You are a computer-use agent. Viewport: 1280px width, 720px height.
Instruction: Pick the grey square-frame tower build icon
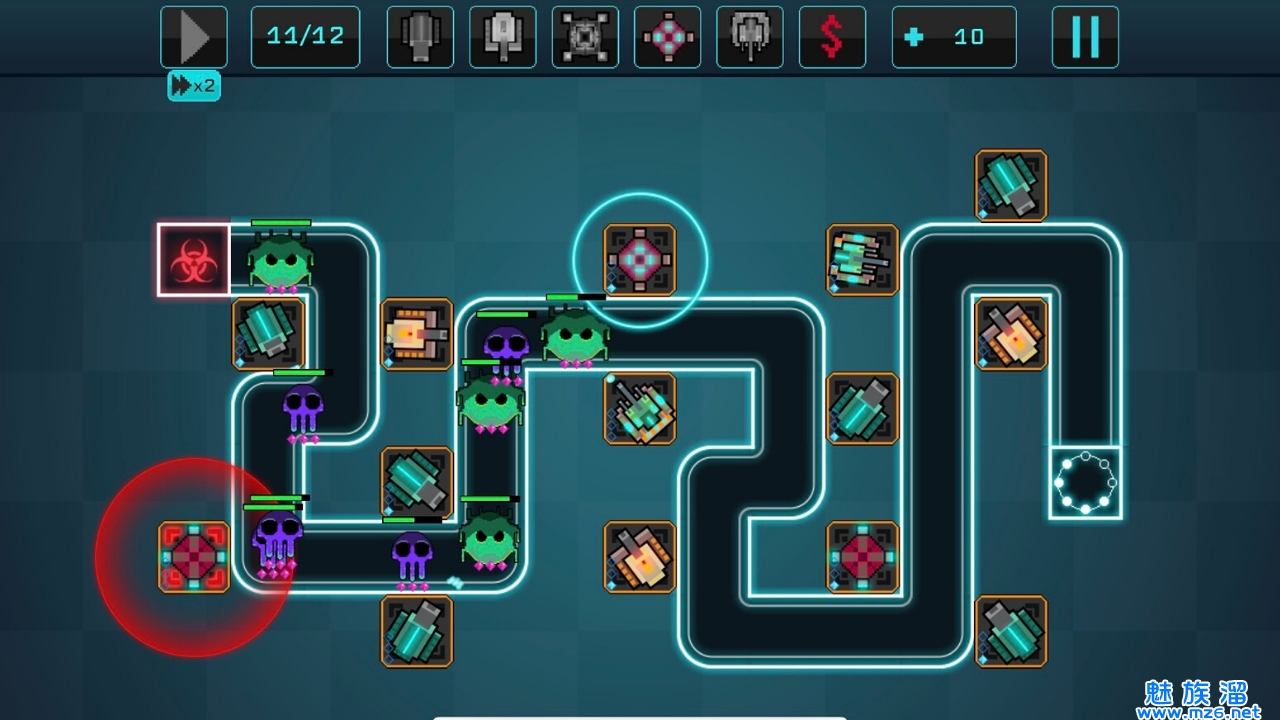tap(585, 37)
